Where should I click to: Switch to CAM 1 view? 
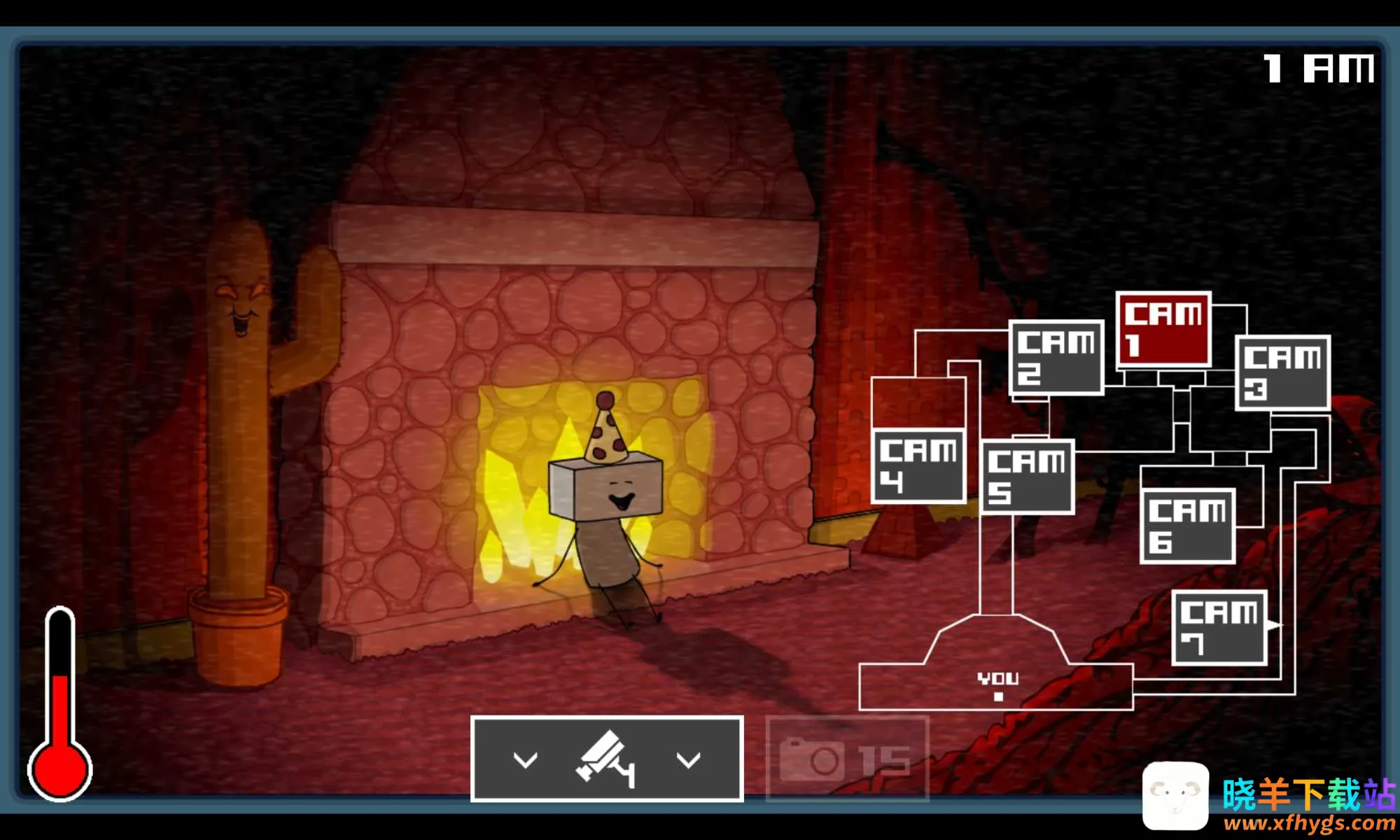pyautogui.click(x=1163, y=329)
